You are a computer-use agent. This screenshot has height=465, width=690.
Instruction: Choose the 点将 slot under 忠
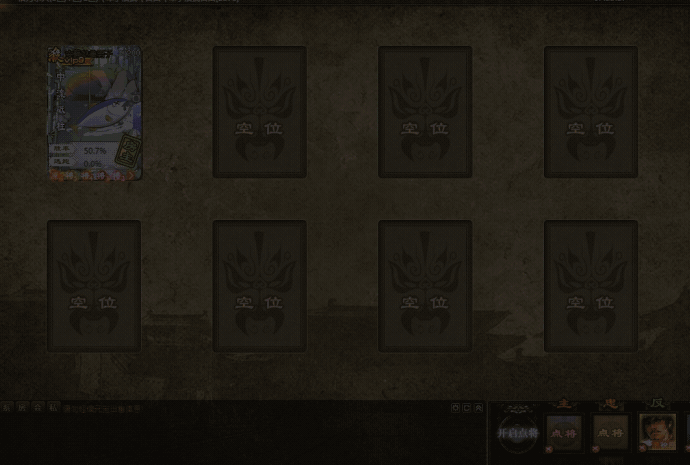[610, 432]
